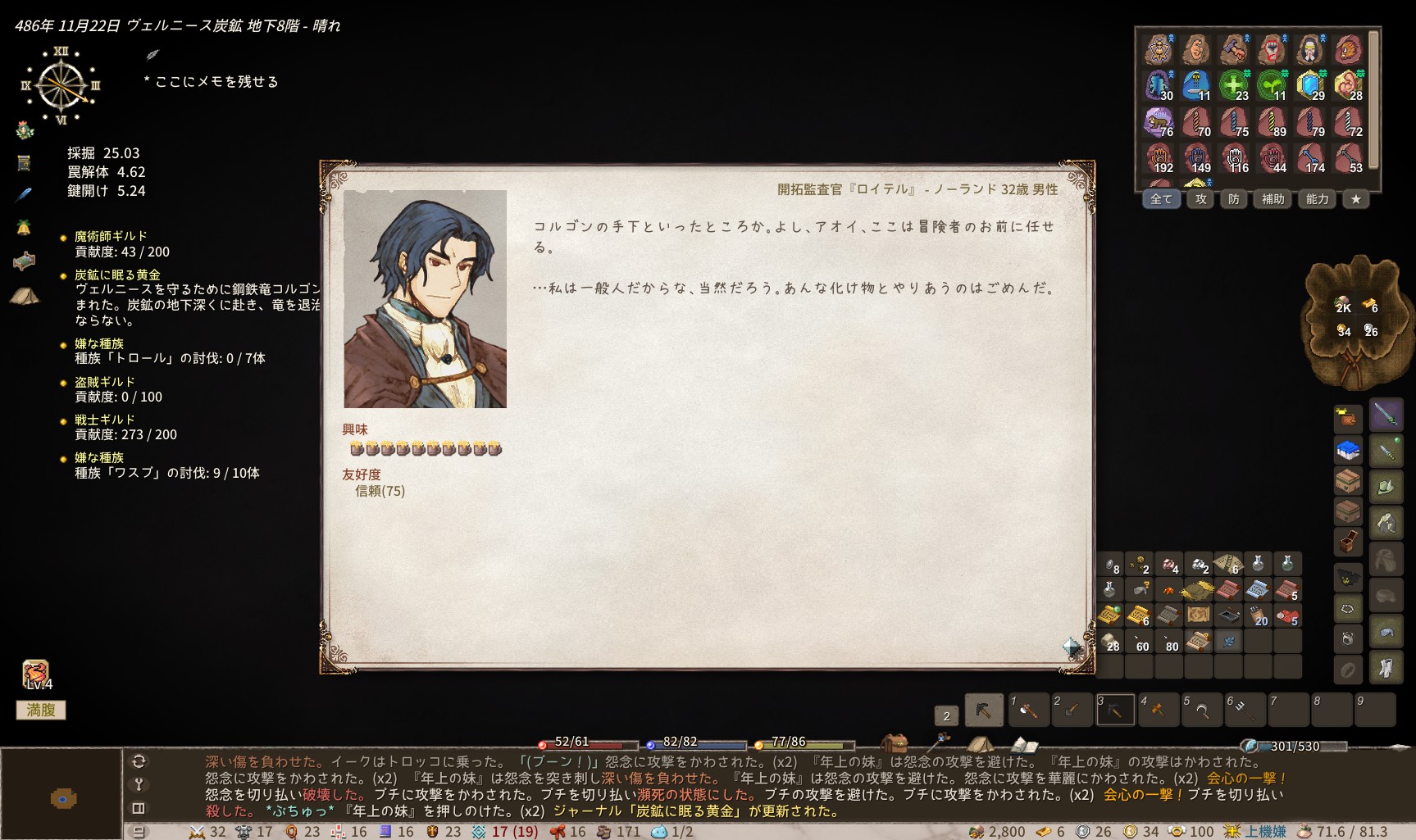Image resolution: width=1416 pixels, height=840 pixels.
Task: Advance dialogue with the diamond continue marker
Action: [1072, 647]
